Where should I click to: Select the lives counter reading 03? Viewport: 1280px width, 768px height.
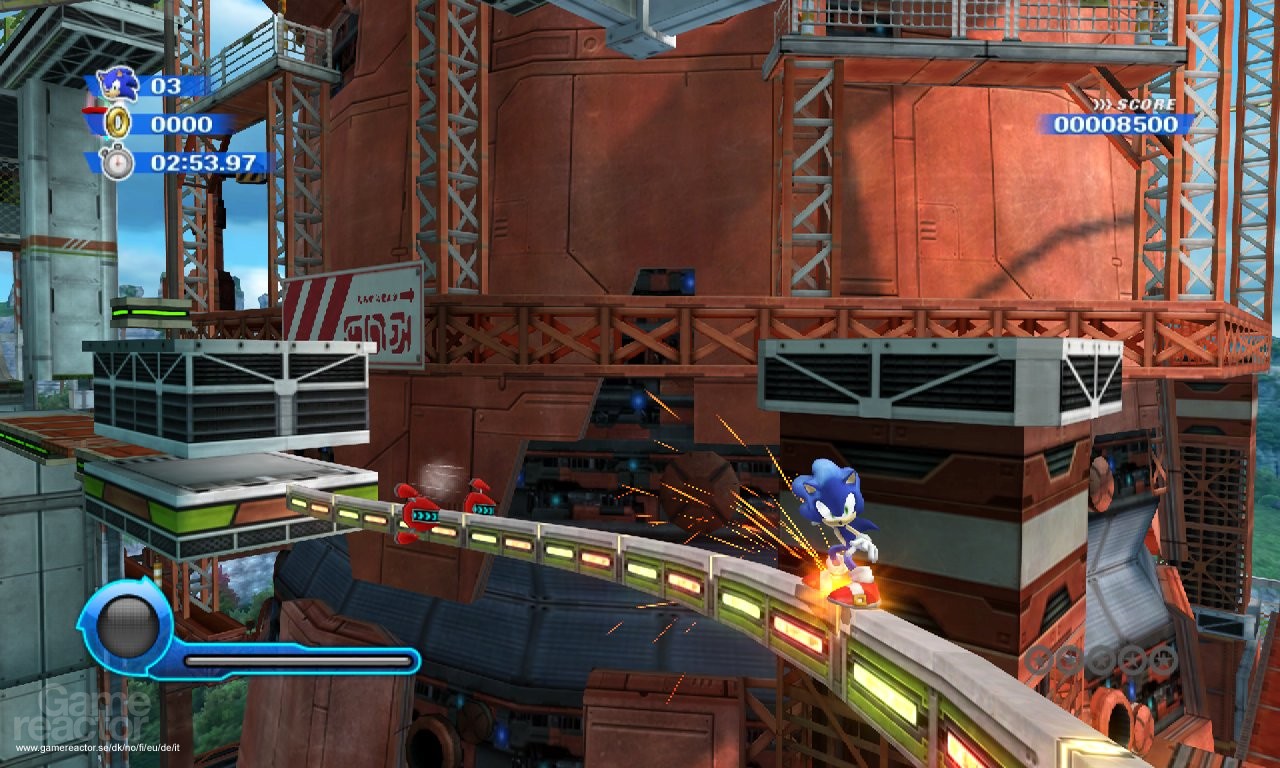tap(165, 84)
